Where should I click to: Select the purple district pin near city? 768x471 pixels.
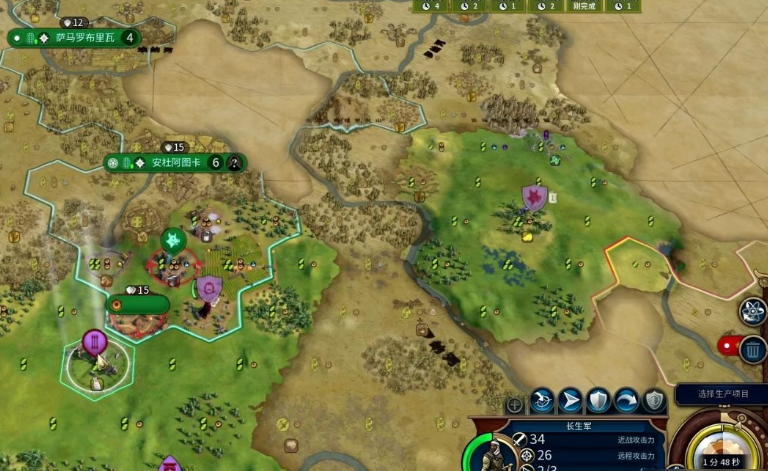95,343
